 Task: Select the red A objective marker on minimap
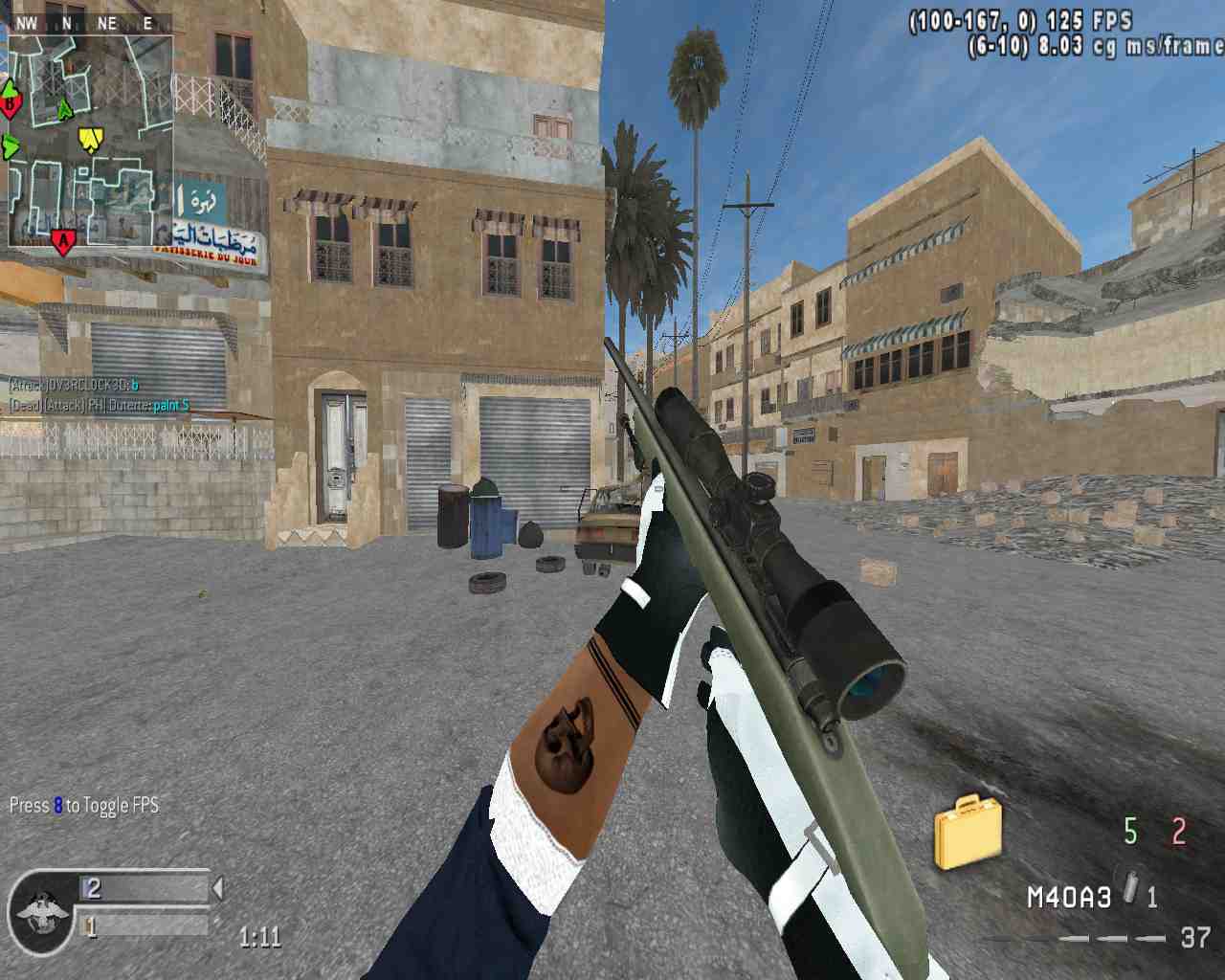point(63,241)
